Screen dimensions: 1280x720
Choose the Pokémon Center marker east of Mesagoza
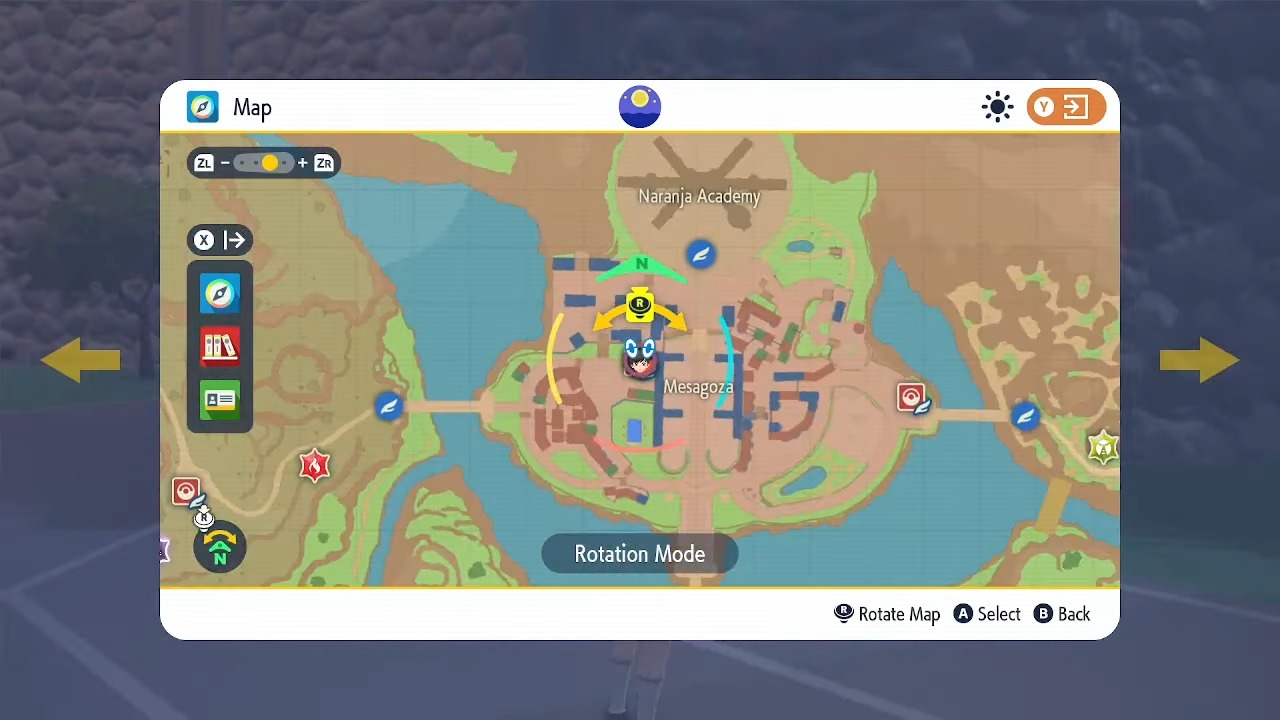(911, 397)
